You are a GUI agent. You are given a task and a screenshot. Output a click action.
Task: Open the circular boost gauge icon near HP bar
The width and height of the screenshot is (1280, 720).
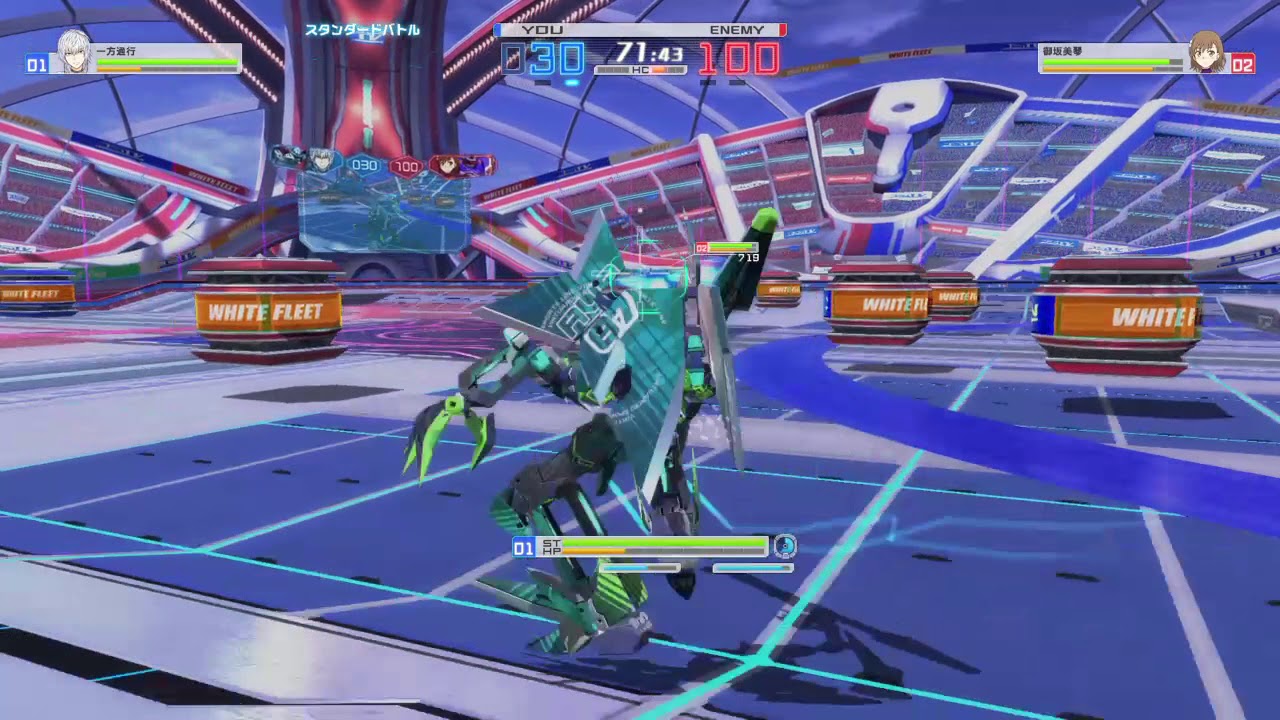(x=786, y=547)
